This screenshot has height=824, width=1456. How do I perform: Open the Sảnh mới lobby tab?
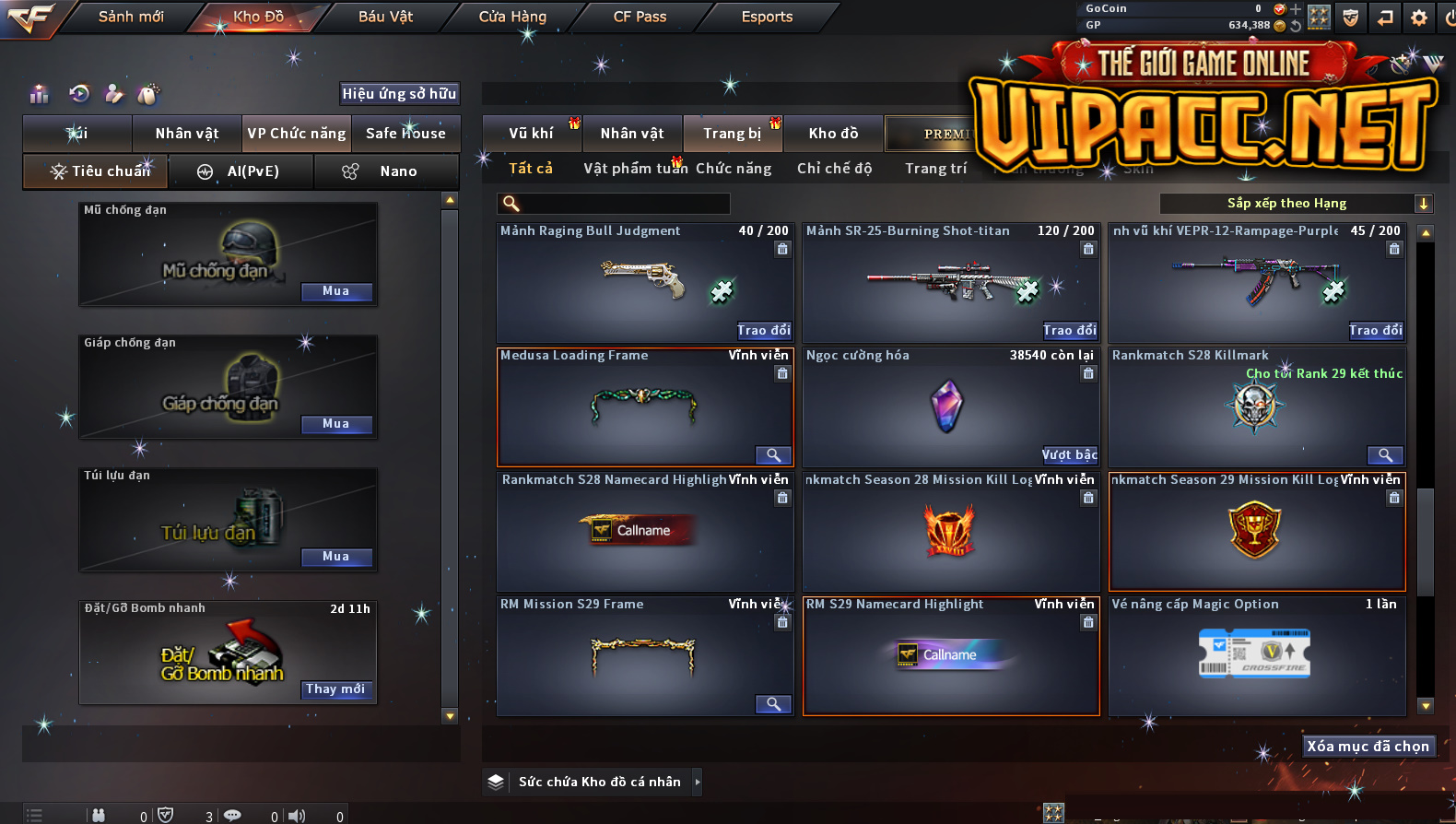(x=131, y=17)
